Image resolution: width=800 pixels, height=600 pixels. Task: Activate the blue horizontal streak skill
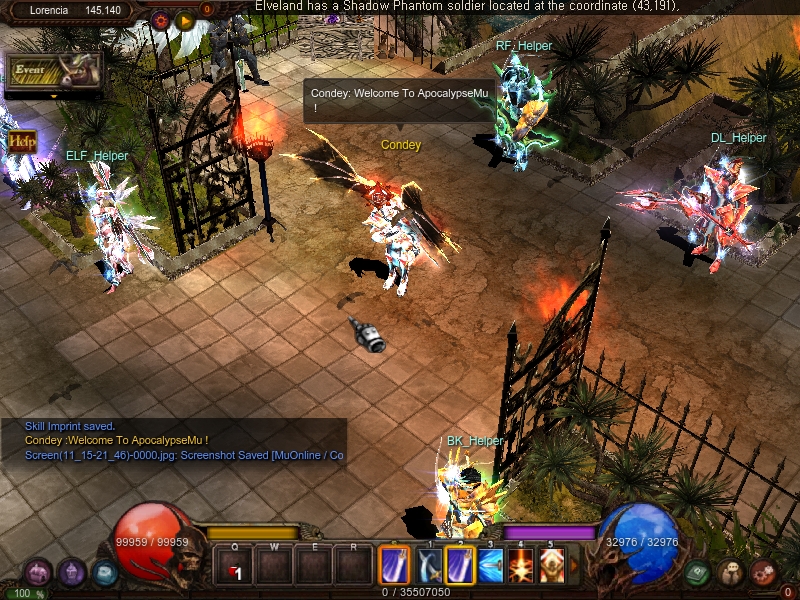(x=490, y=567)
